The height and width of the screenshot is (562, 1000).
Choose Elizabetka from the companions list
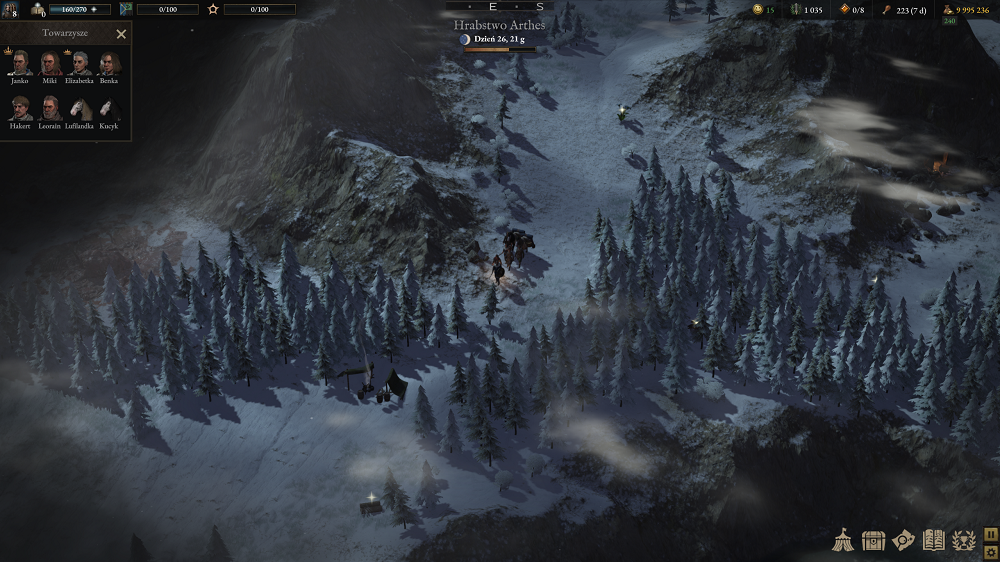(x=80, y=64)
